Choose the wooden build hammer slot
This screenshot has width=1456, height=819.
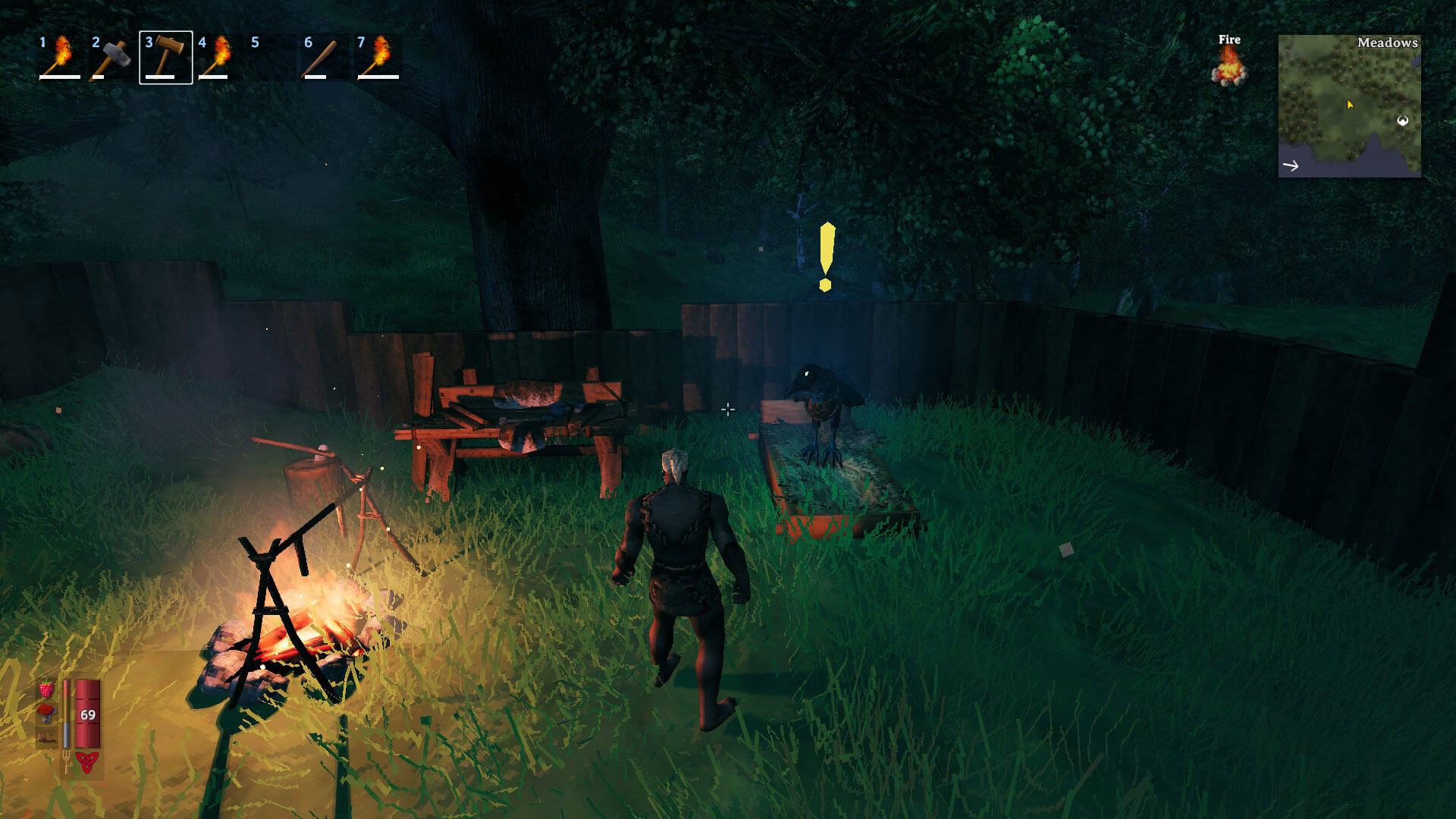coord(166,57)
